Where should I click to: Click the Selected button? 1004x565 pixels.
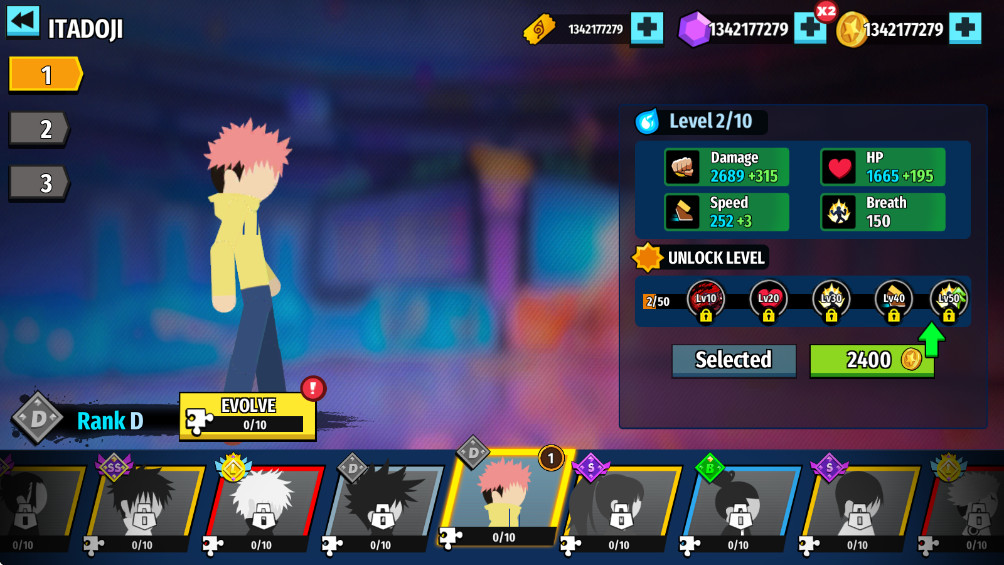[733, 360]
